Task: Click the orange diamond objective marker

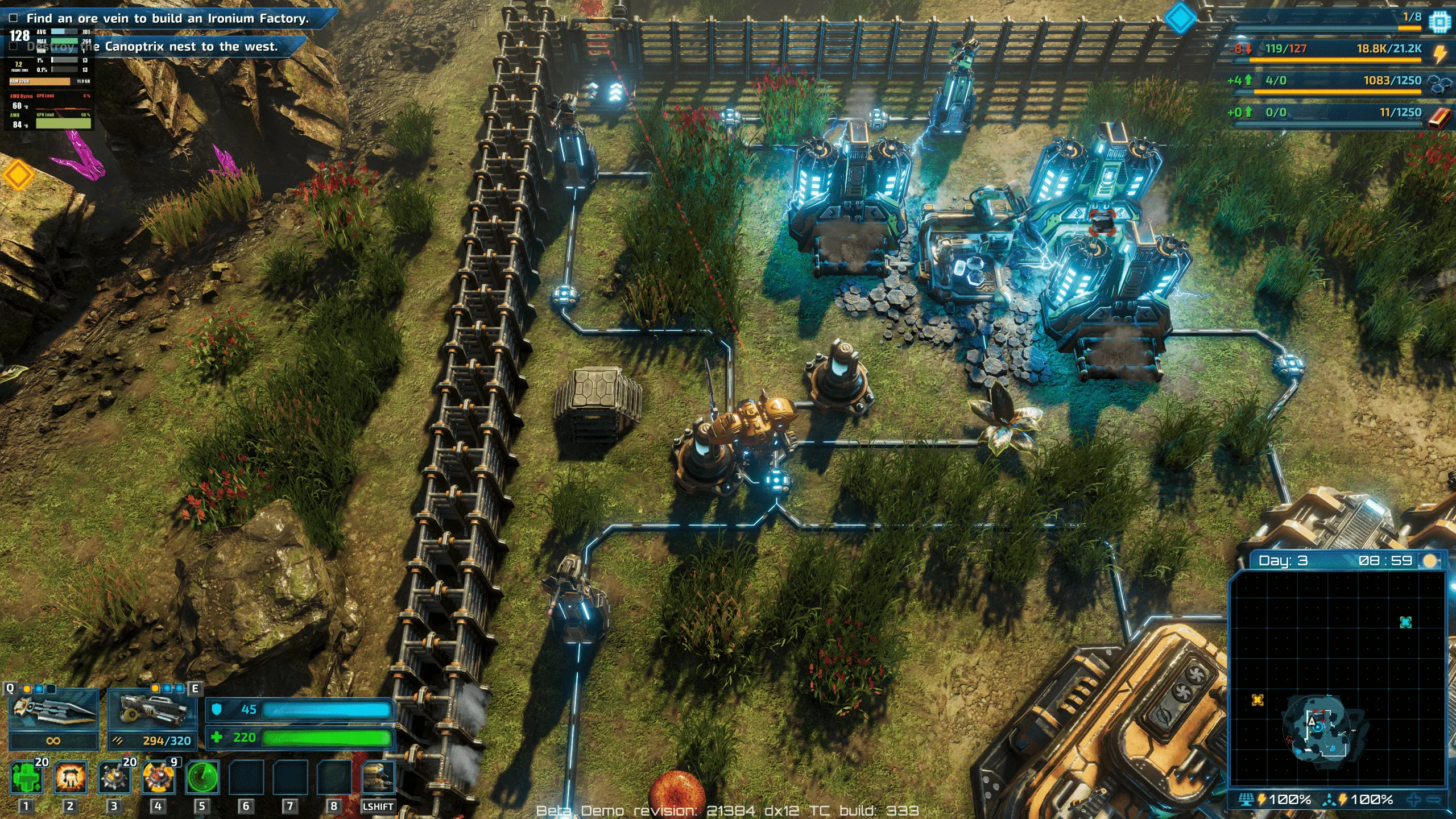Action: [18, 176]
